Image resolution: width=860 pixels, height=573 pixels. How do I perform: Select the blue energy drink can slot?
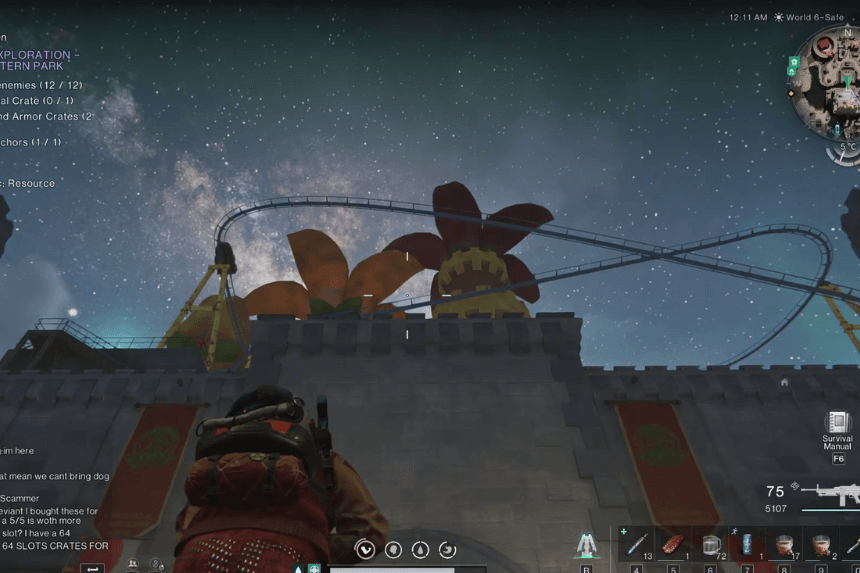coord(748,545)
